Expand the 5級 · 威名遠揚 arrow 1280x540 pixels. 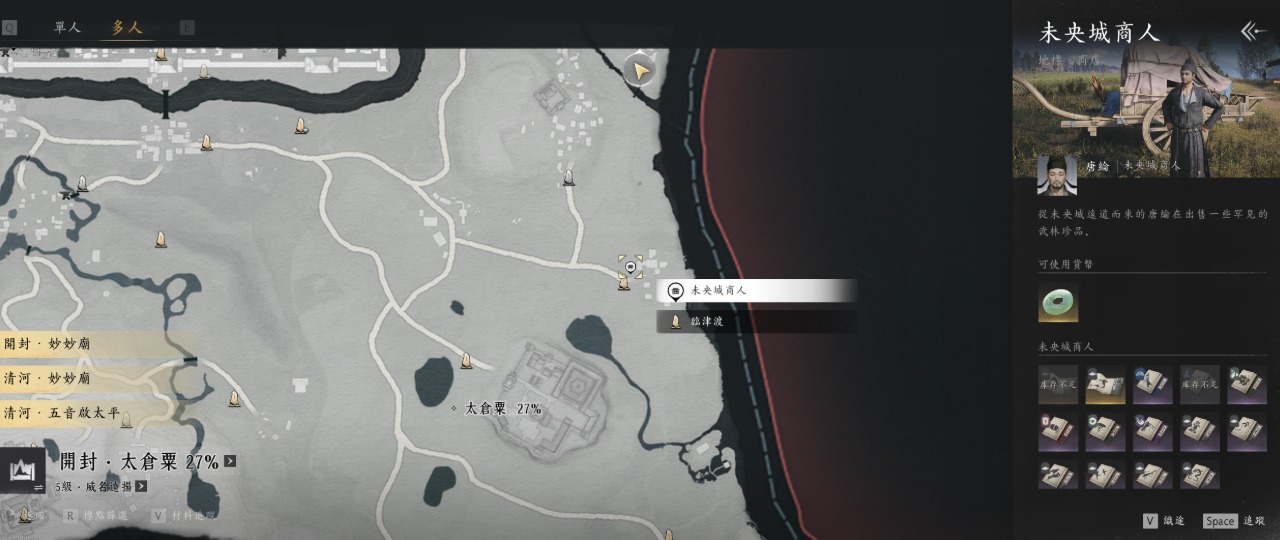pyautogui.click(x=141, y=487)
